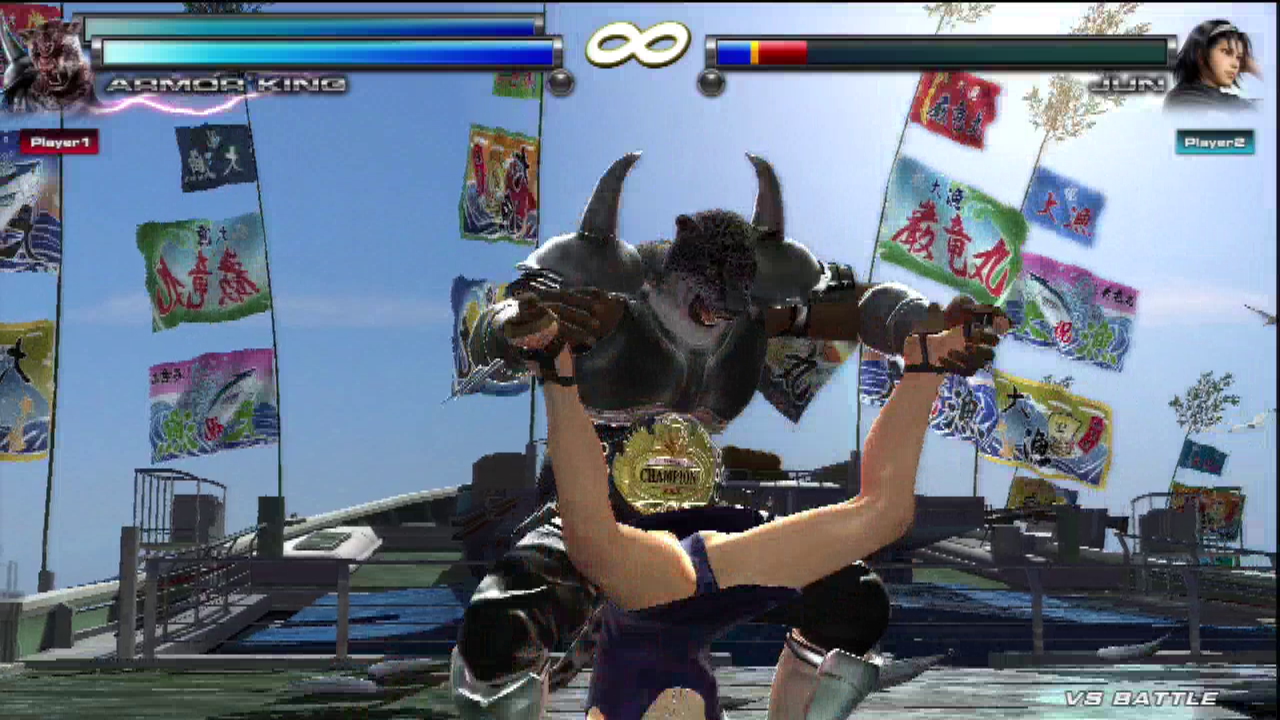The height and width of the screenshot is (720, 1280).
Task: Click Armor King's round-win orb indicator
Action: coord(560,84)
